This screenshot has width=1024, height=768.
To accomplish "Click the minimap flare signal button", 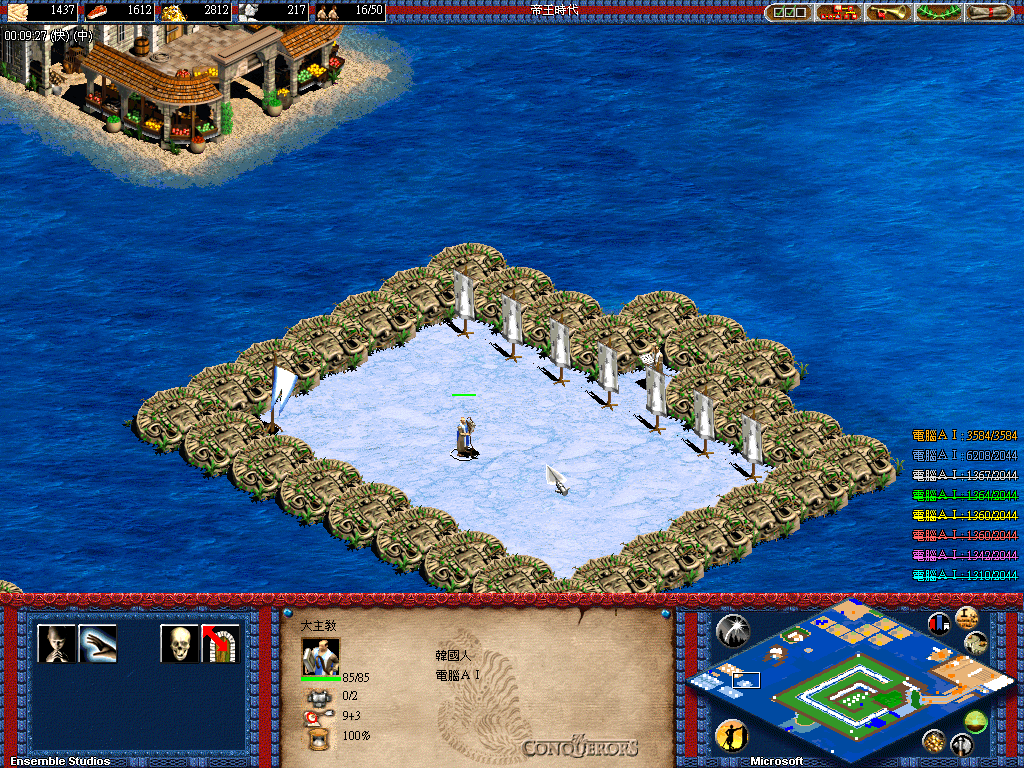I will (733, 629).
